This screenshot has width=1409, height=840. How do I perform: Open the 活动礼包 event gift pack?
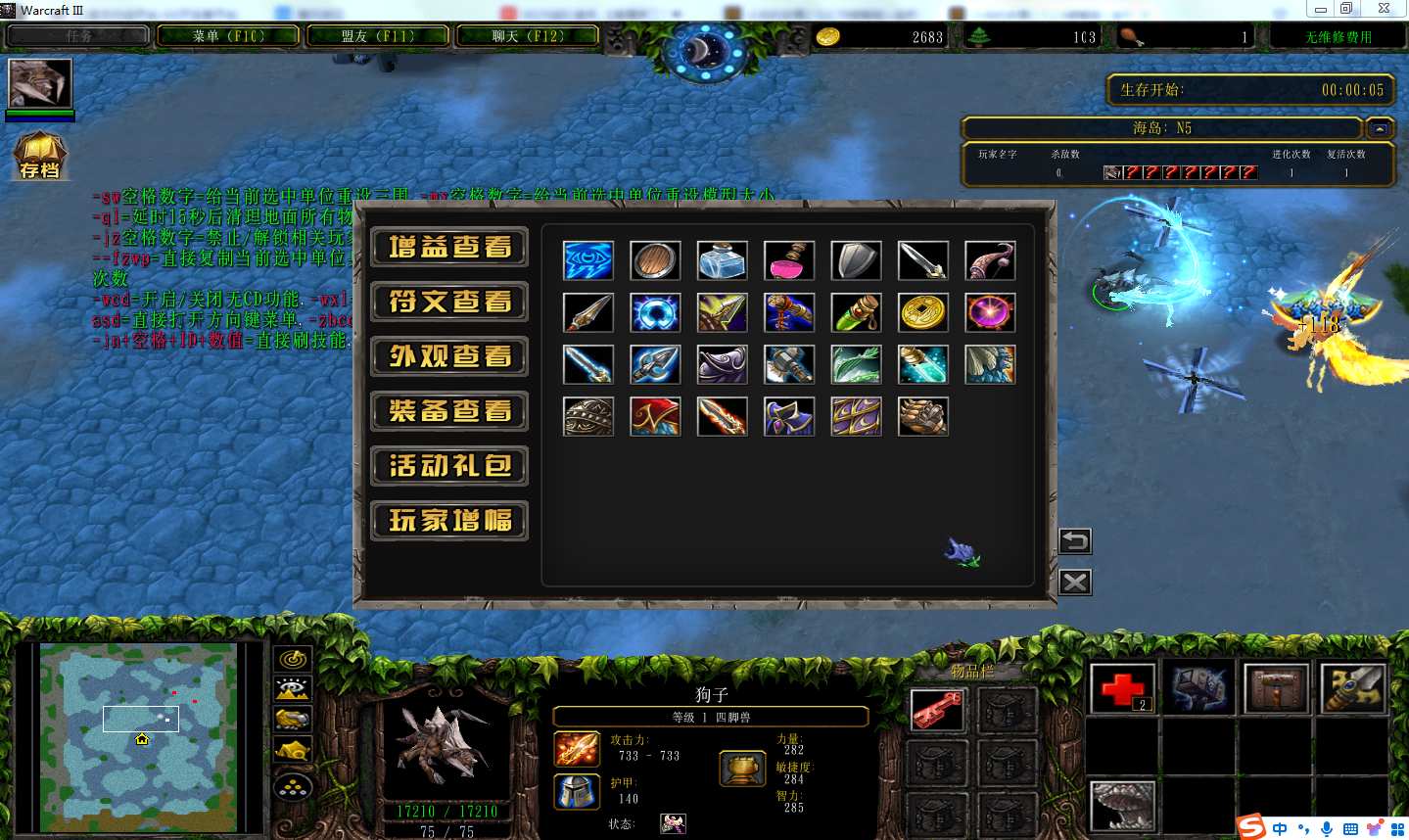[449, 466]
